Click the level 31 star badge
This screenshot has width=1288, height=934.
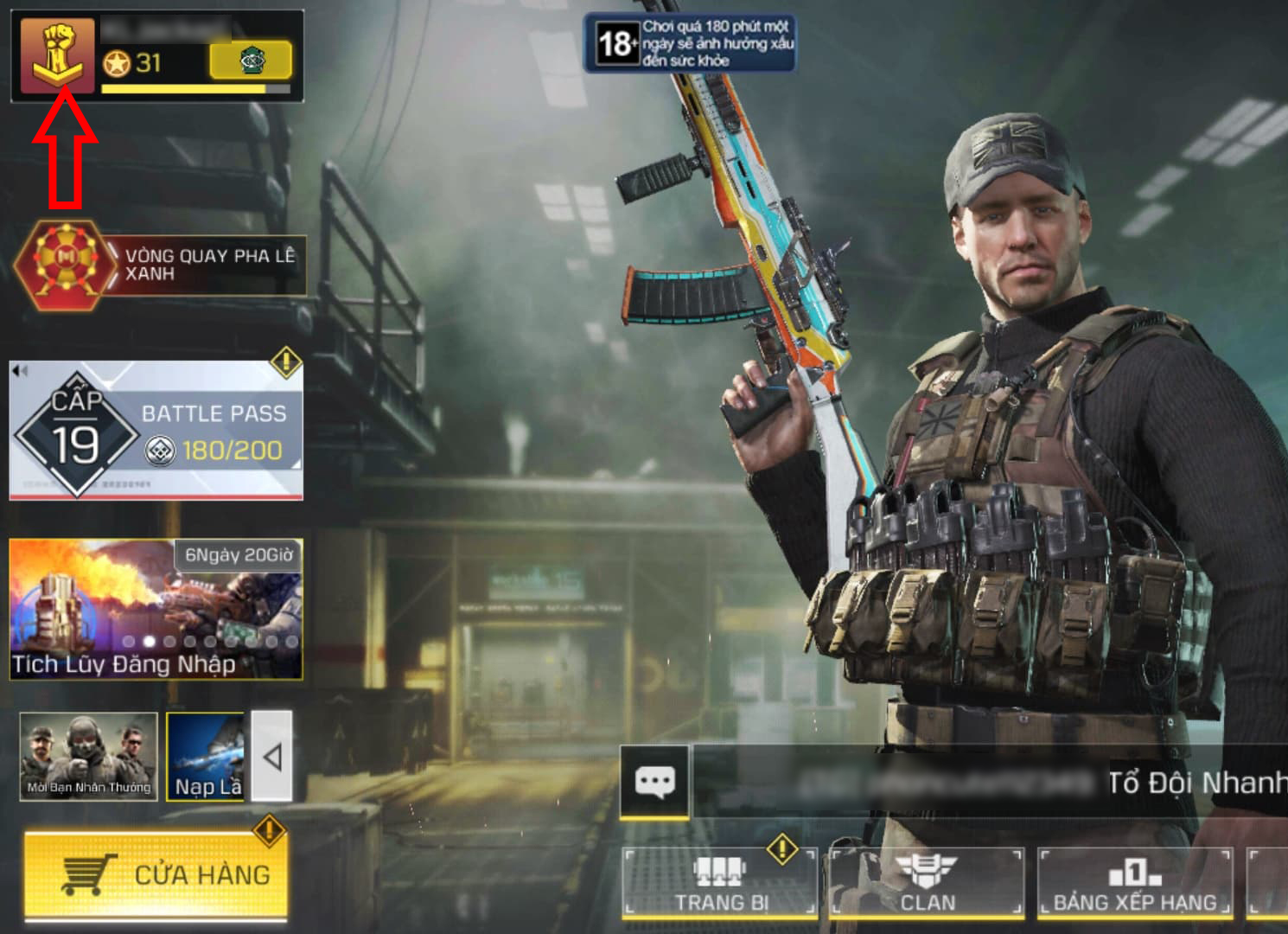(x=117, y=62)
